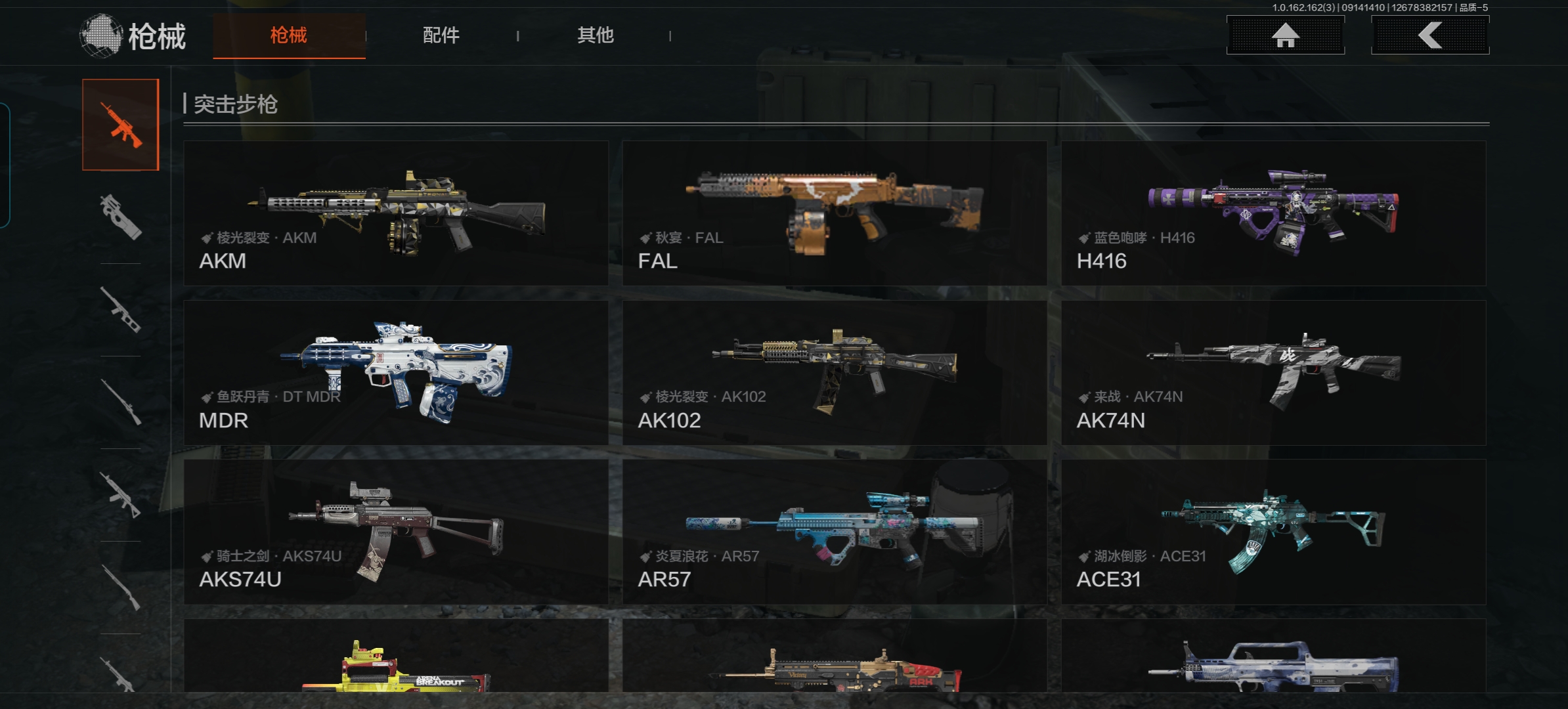Screen dimensions: 1568x709
Task: Select the 其他 tab
Action: [x=595, y=35]
